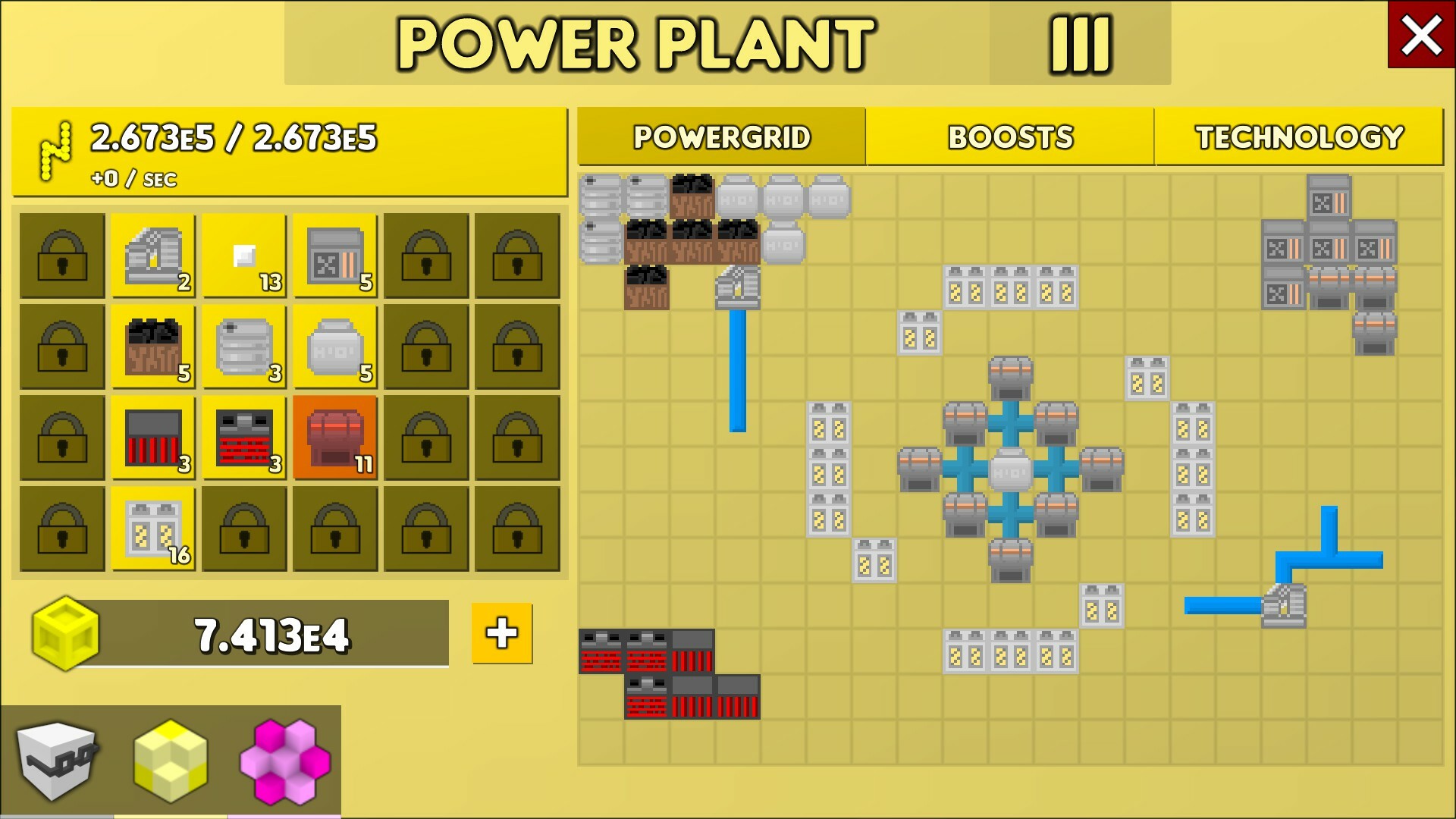Select the vent machine item with count 5
The width and height of the screenshot is (1456, 819).
click(x=335, y=256)
